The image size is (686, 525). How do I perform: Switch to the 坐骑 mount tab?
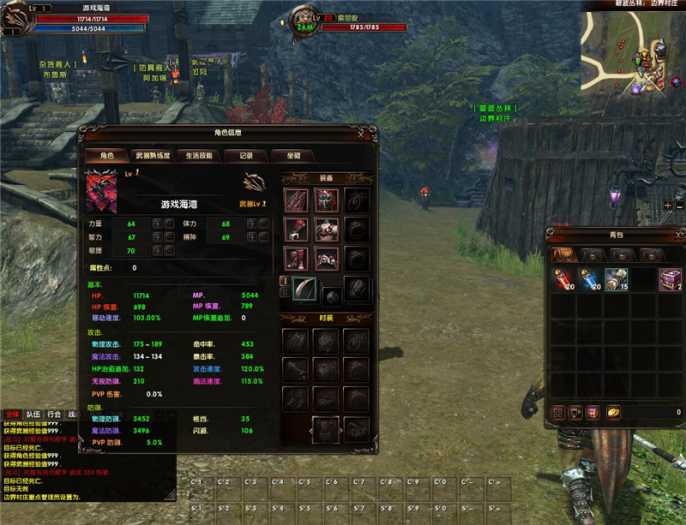click(293, 156)
